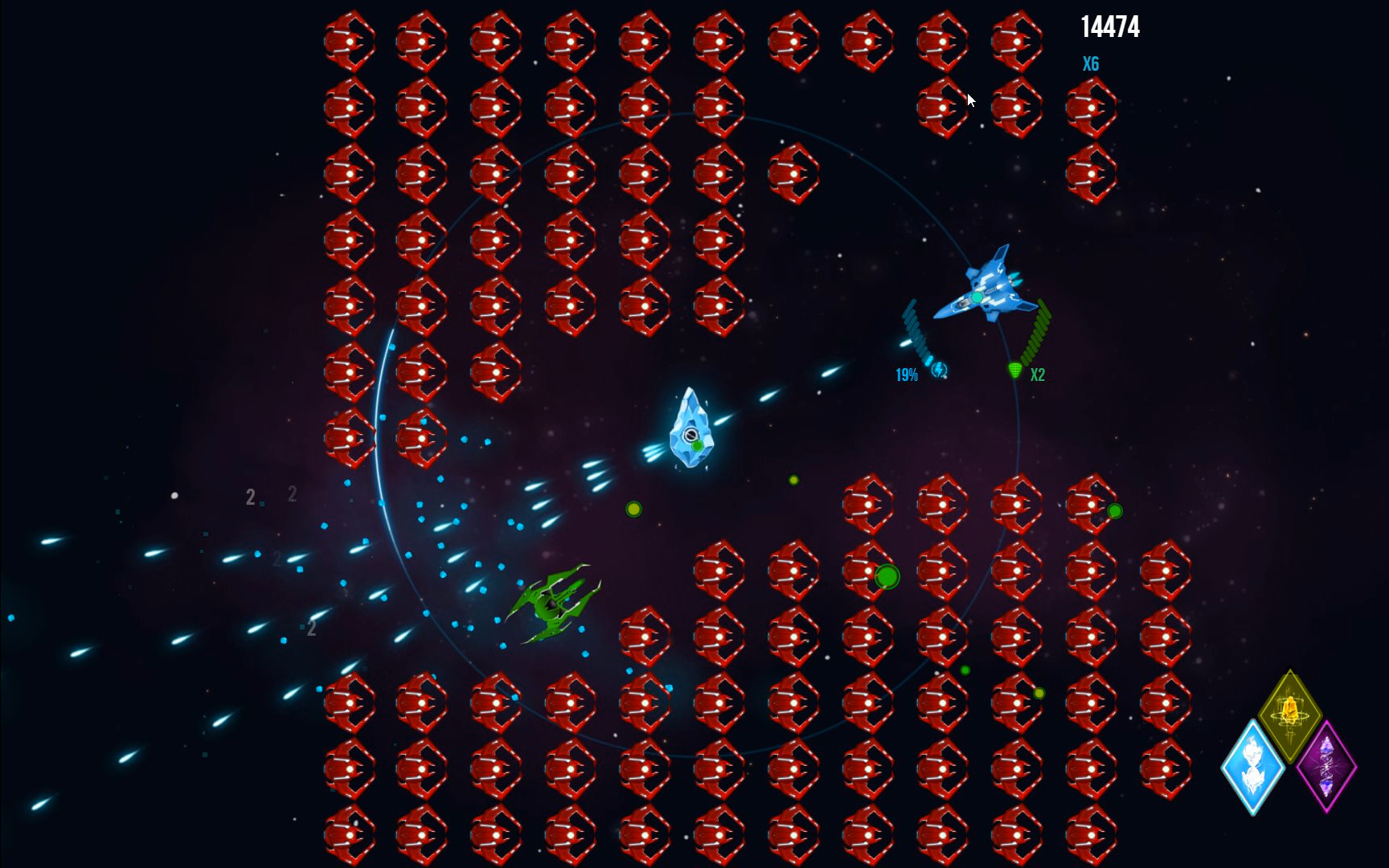
Task: Collect the small green orb near the right
Action: click(1116, 510)
